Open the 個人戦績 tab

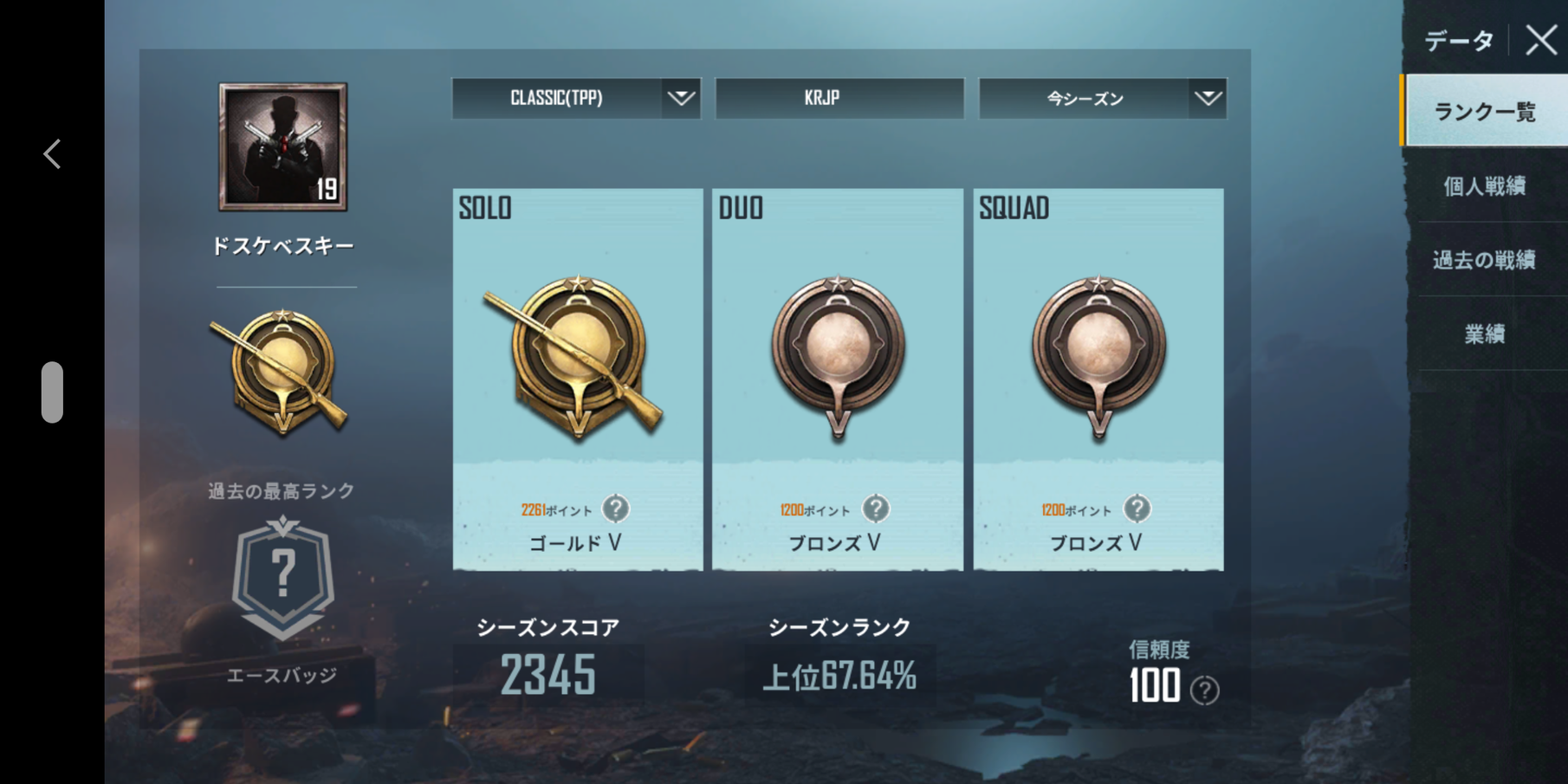(x=1485, y=186)
